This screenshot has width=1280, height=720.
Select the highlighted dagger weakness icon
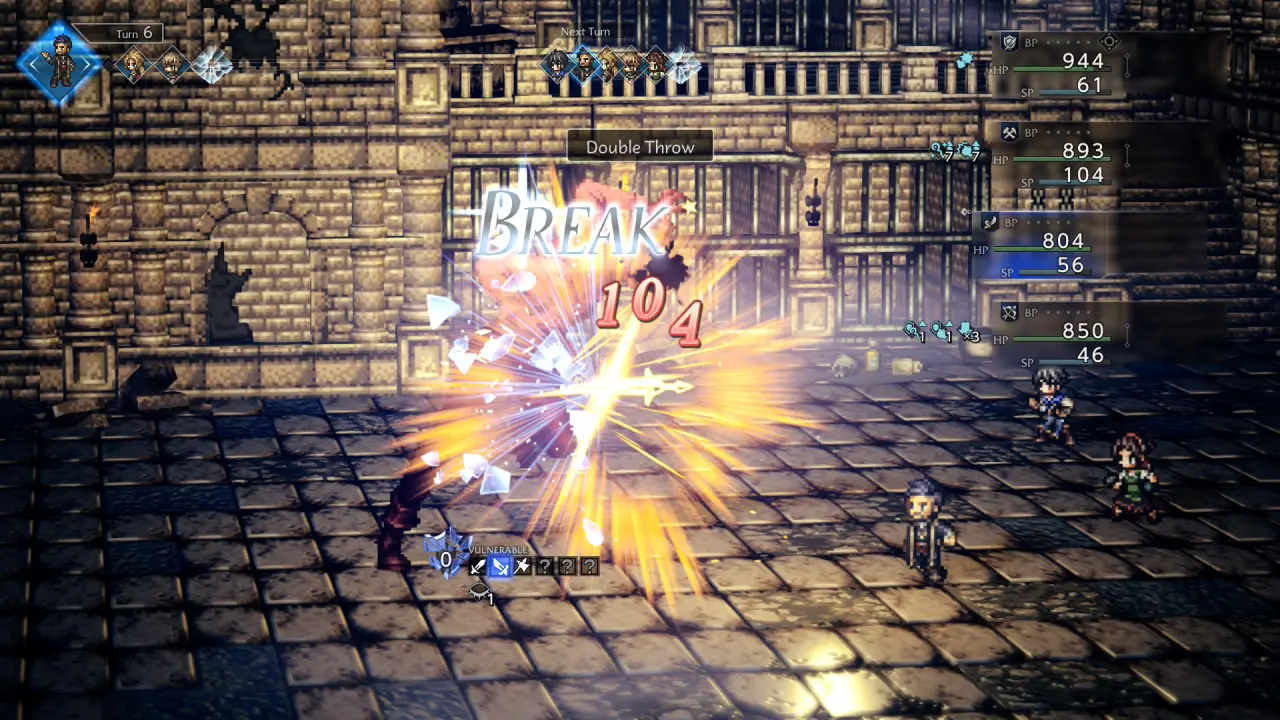(500, 567)
